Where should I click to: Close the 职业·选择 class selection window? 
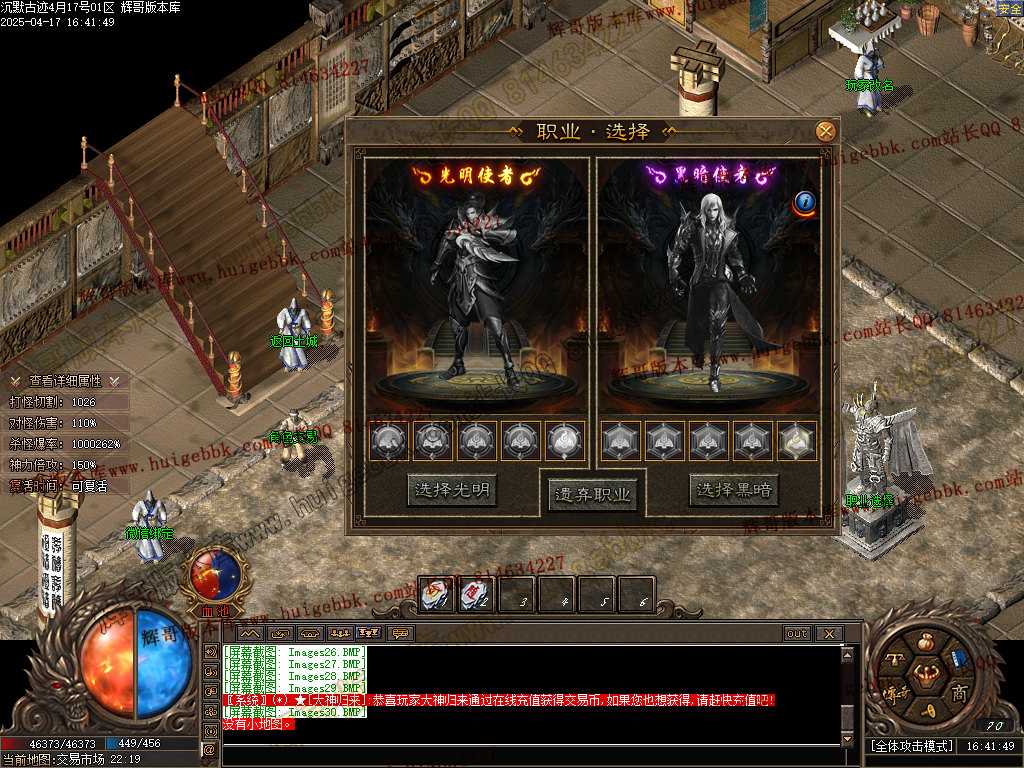click(x=825, y=131)
